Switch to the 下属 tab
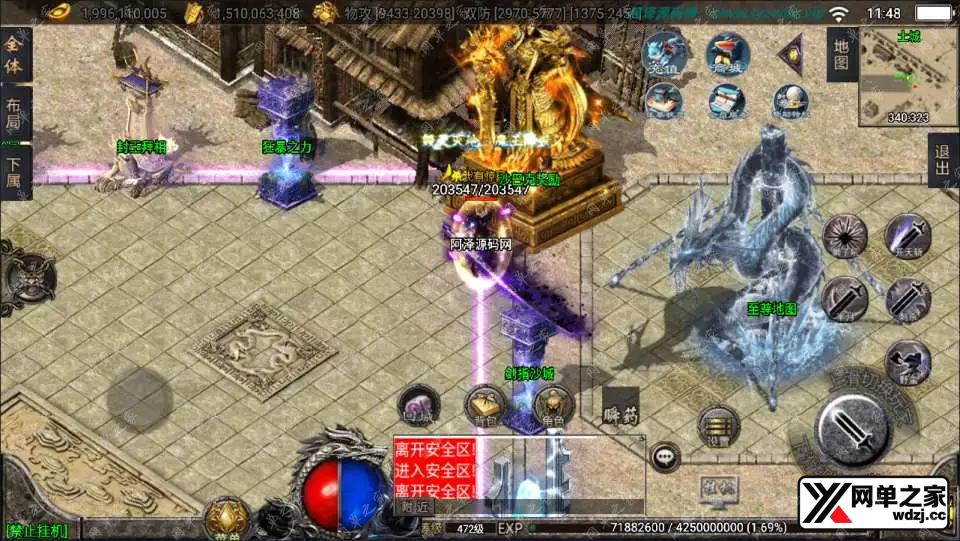This screenshot has height=541, width=960. [x=14, y=172]
